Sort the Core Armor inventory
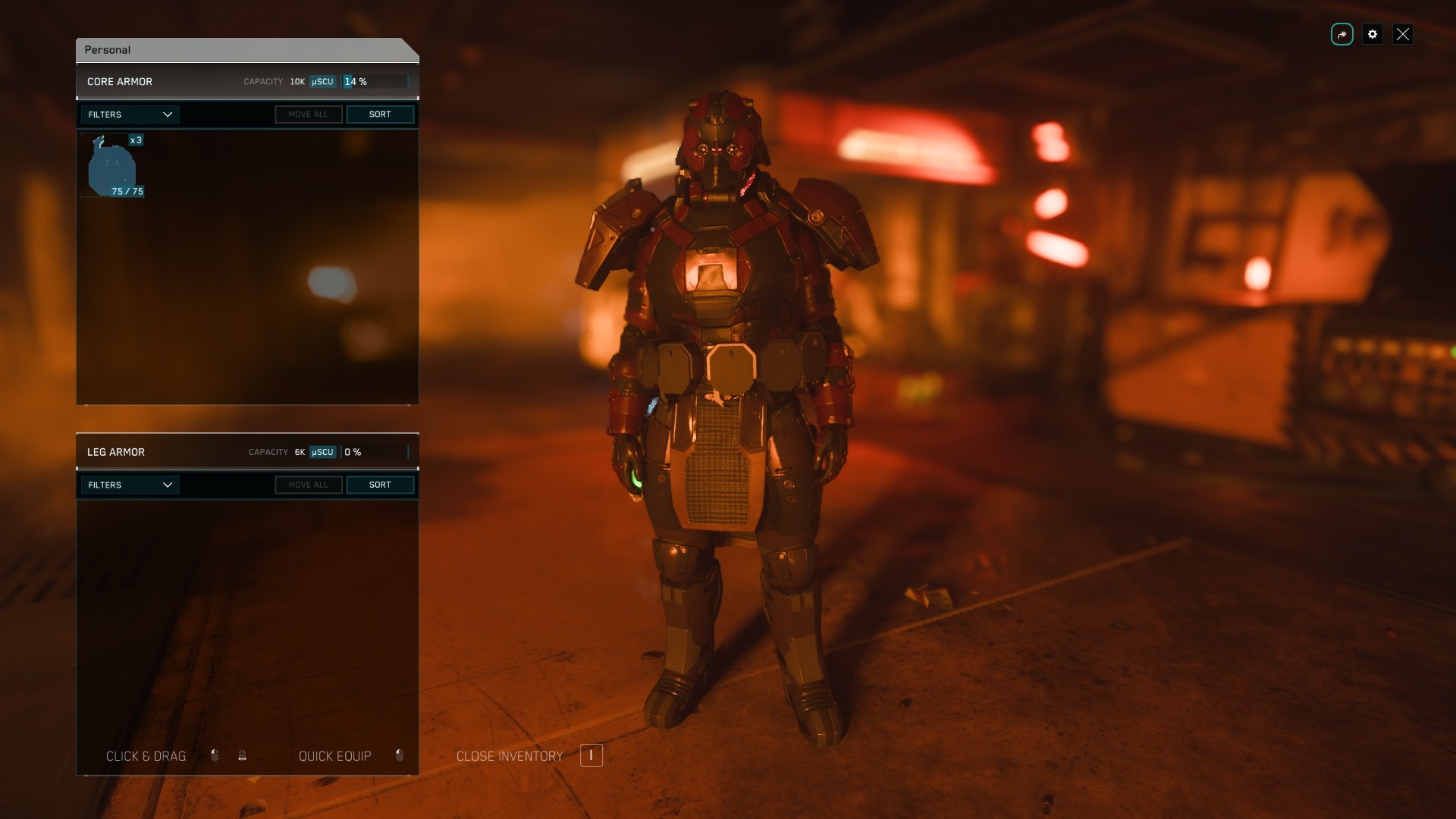1456x819 pixels. point(380,115)
